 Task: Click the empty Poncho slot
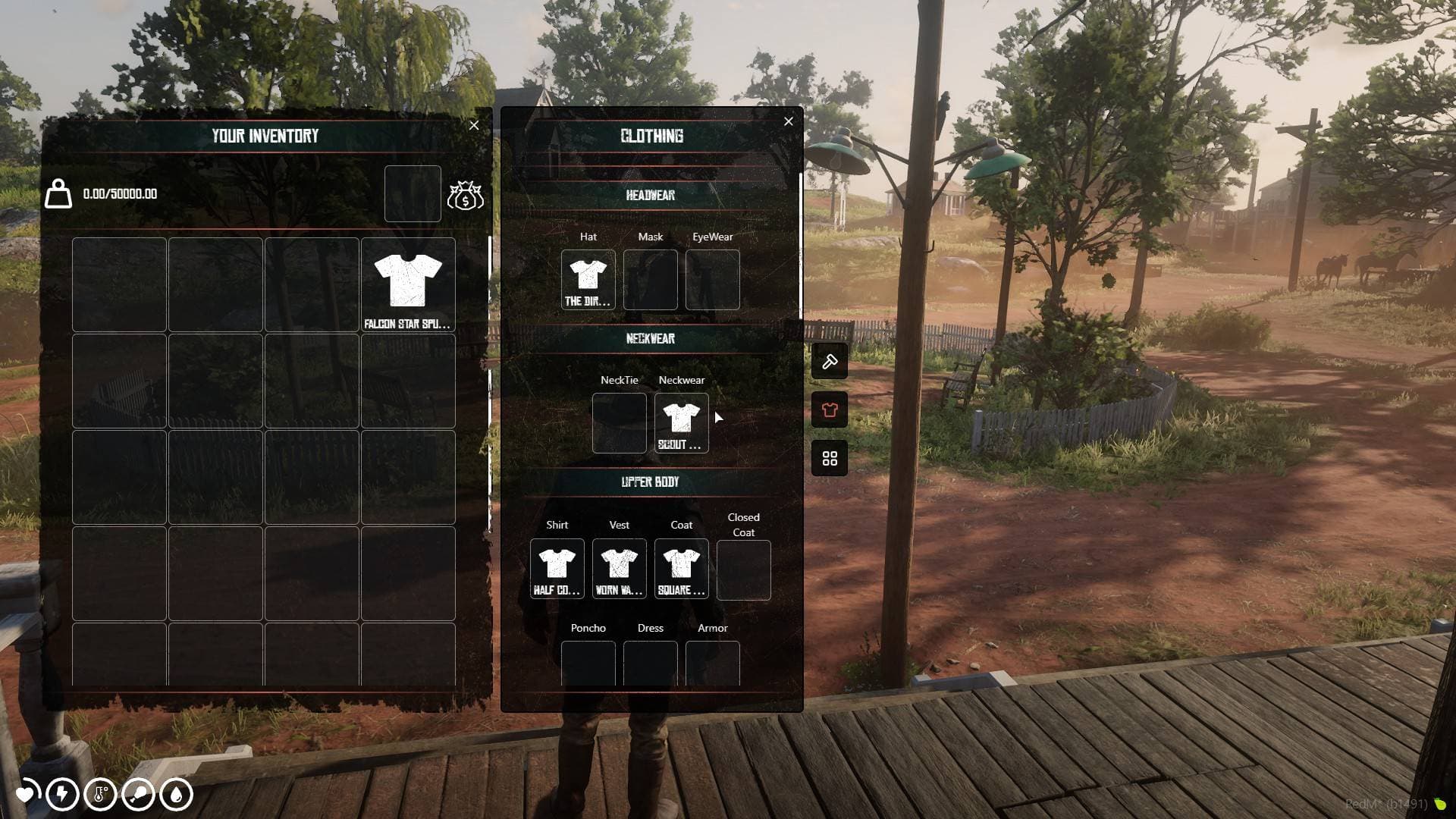click(x=588, y=664)
